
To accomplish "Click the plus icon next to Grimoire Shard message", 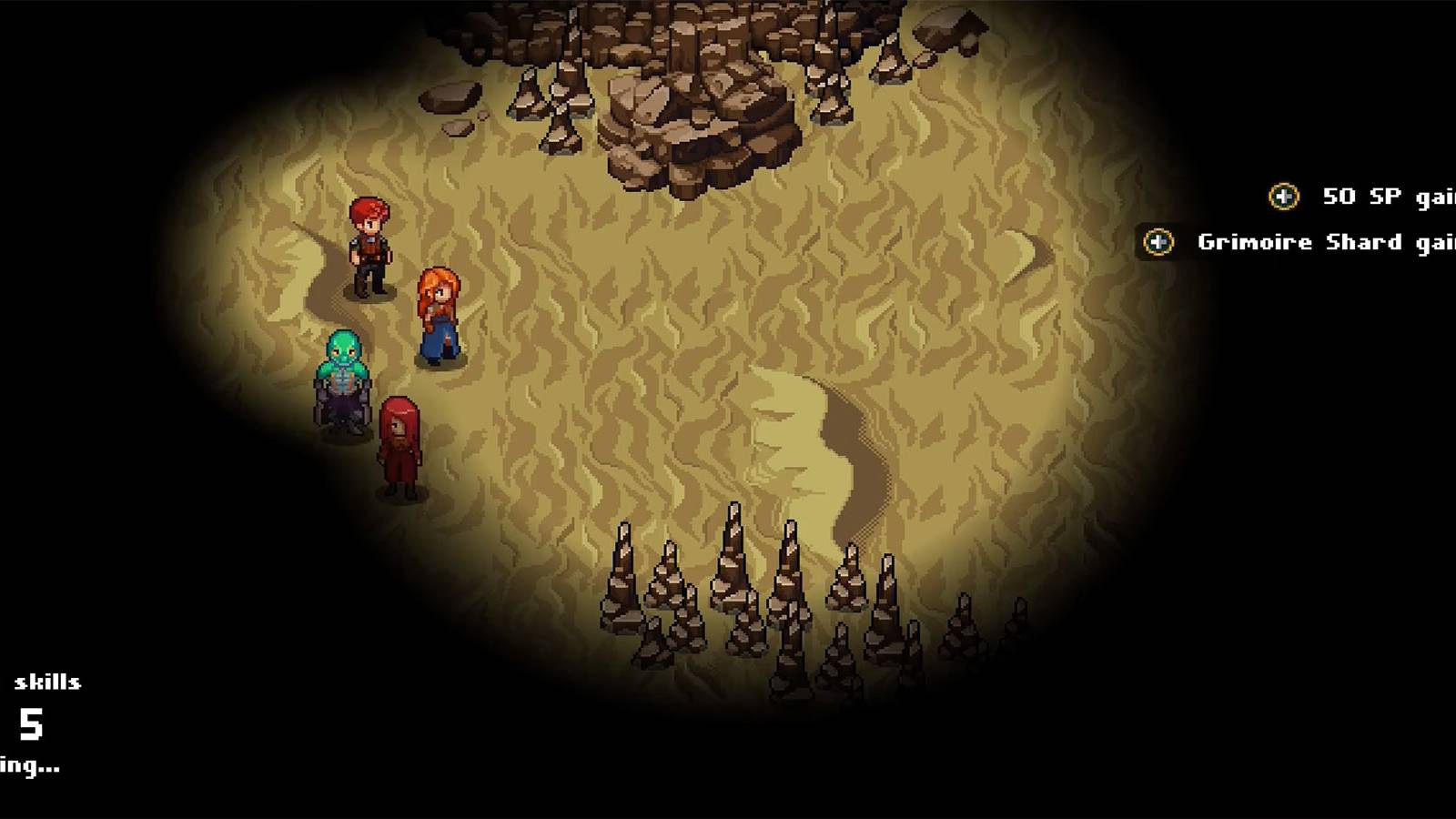I will point(1158,241).
